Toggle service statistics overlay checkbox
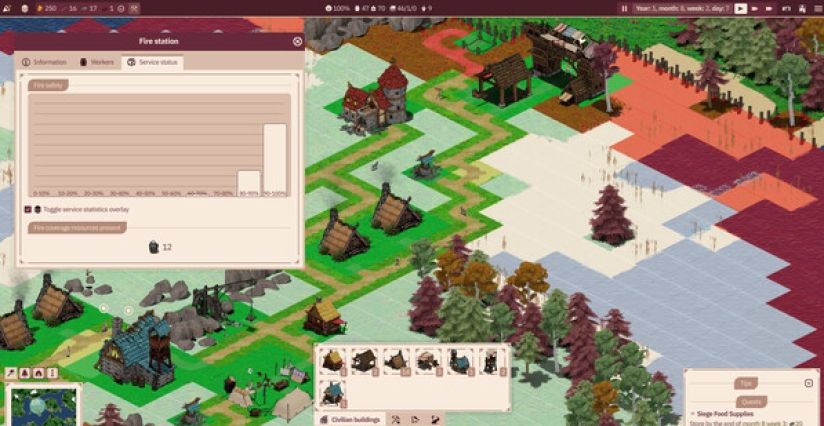 pyautogui.click(x=28, y=210)
